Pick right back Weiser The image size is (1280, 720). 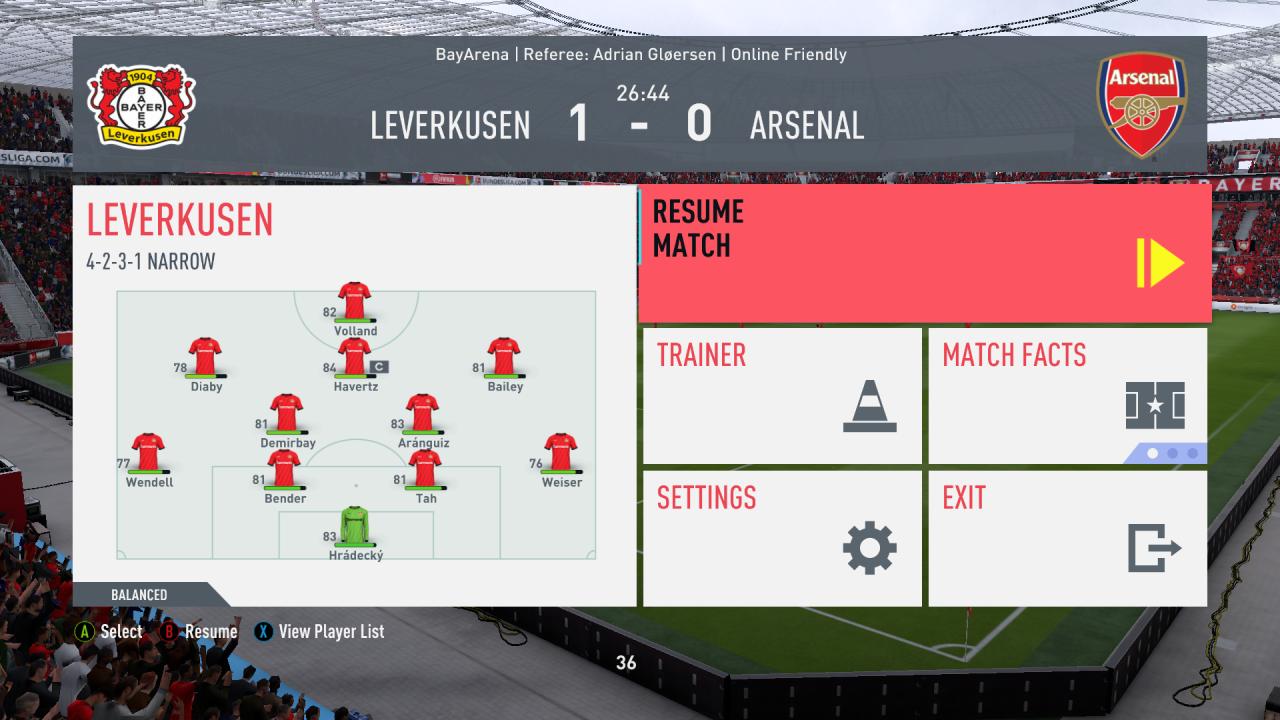click(x=560, y=452)
